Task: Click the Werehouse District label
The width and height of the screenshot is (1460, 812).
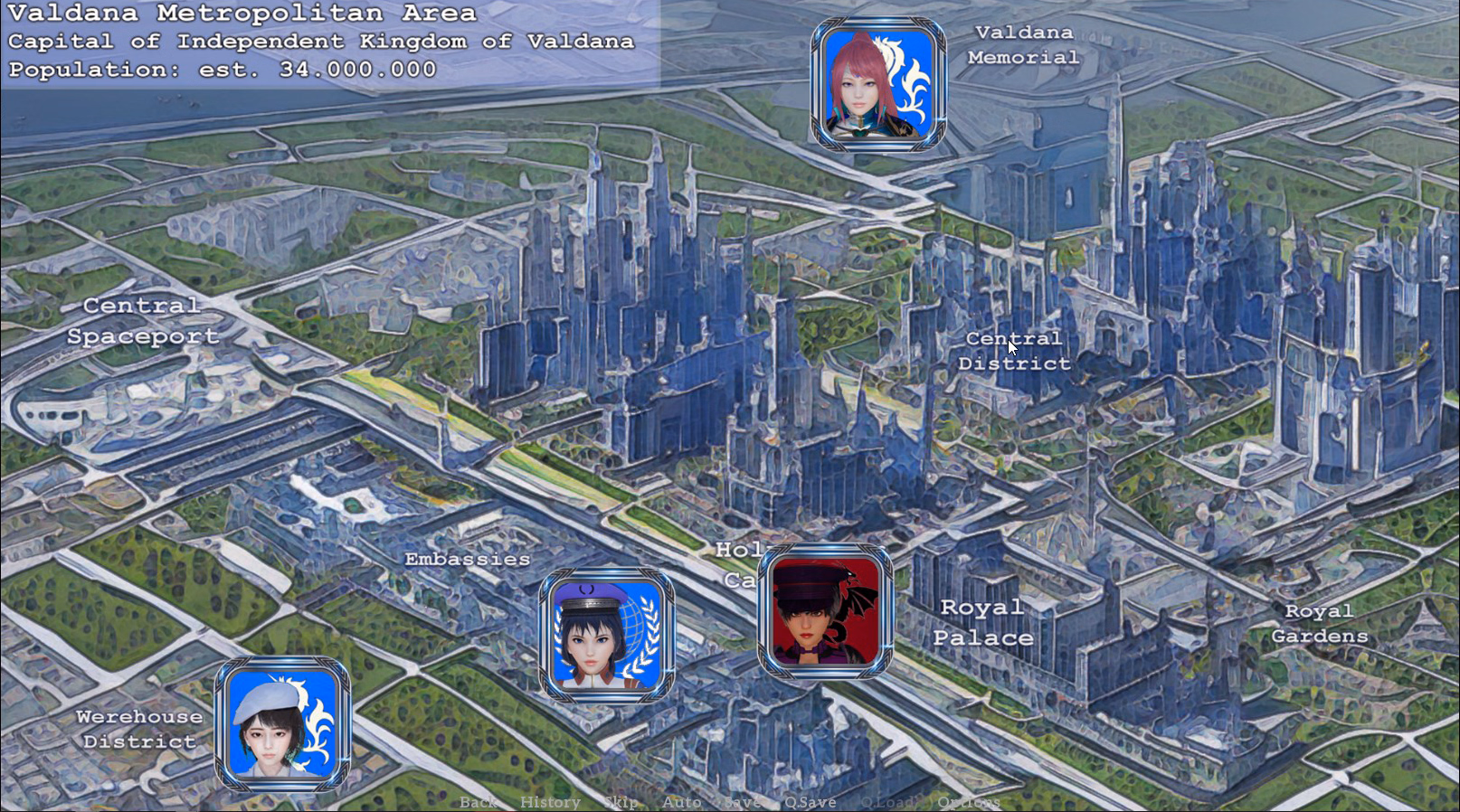Action: click(x=140, y=729)
